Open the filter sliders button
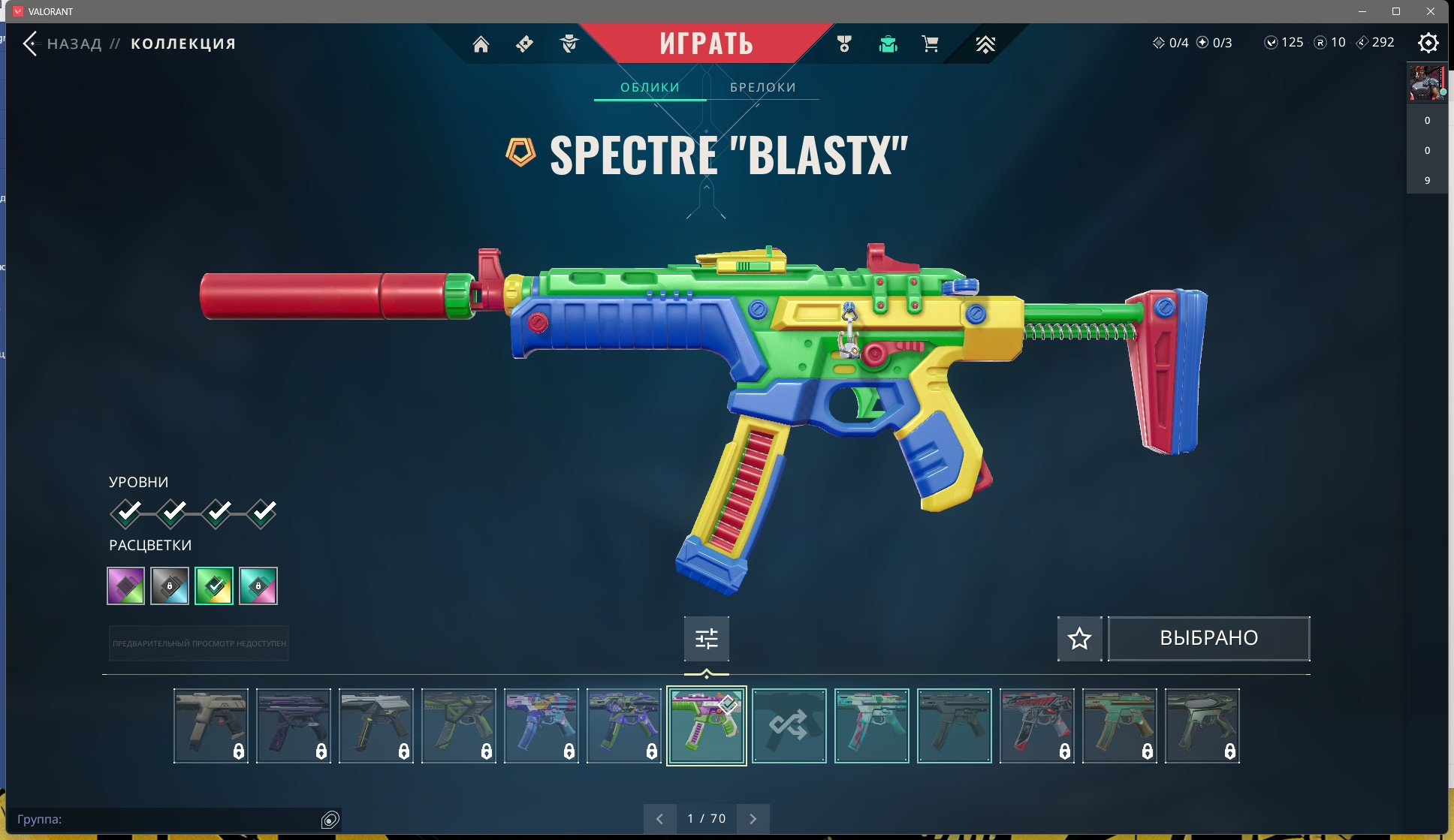The height and width of the screenshot is (840, 1454). [706, 638]
